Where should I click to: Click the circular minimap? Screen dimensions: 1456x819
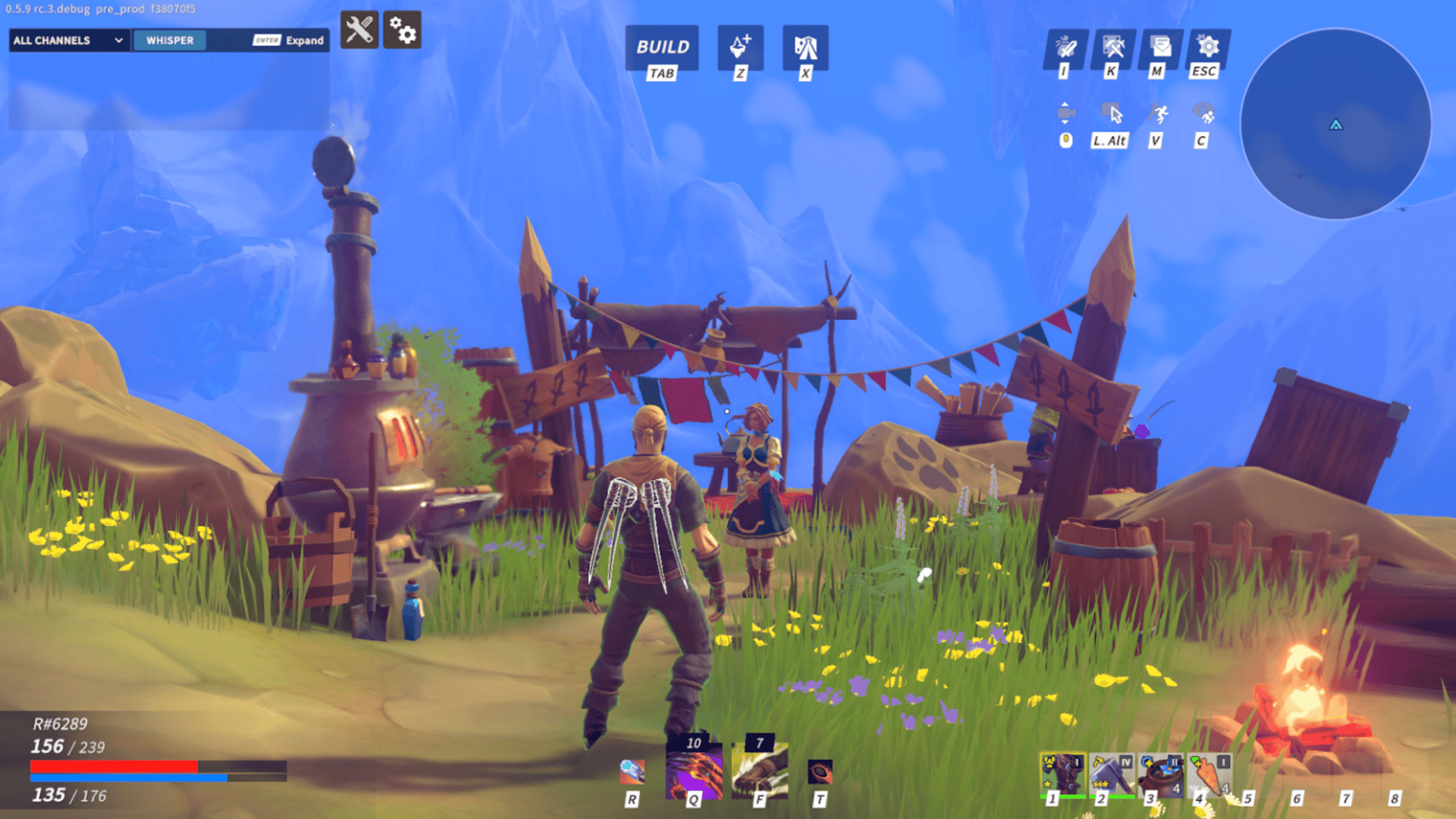(x=1335, y=124)
